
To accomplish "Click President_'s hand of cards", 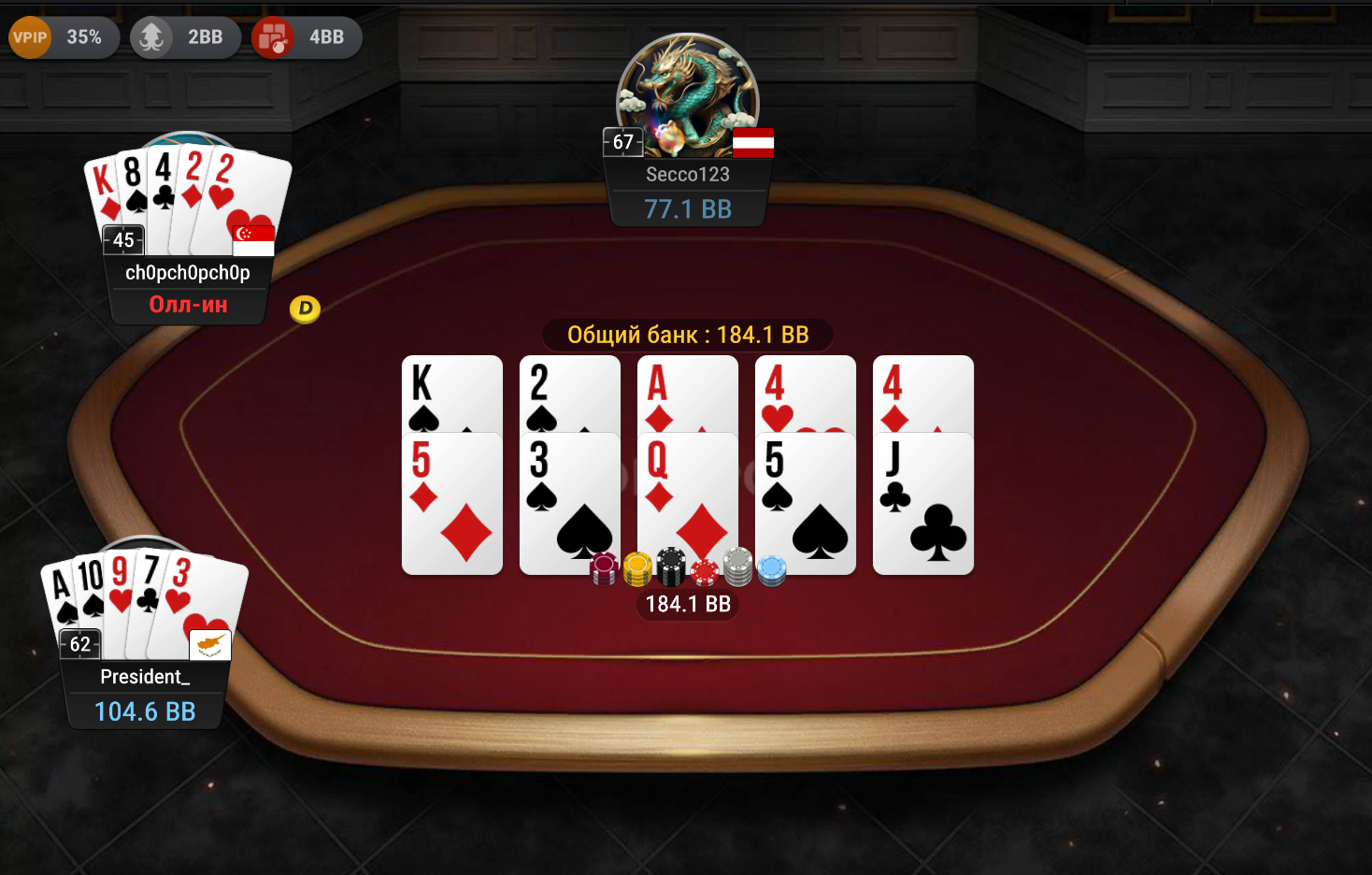I will pos(145,598).
